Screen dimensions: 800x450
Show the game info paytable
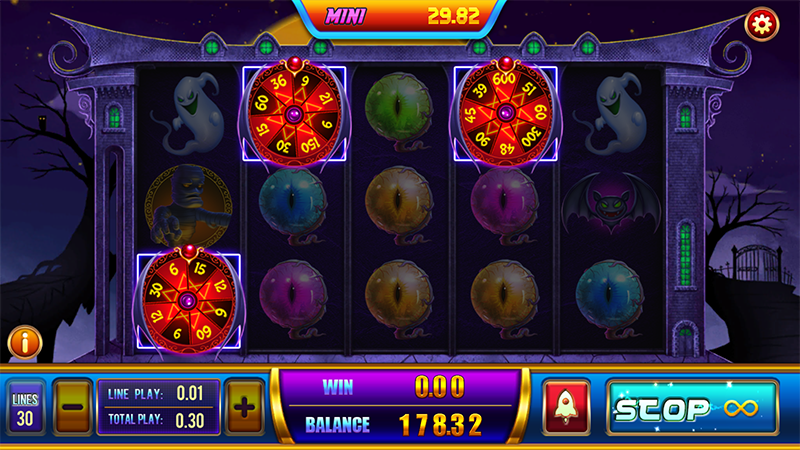(x=24, y=343)
